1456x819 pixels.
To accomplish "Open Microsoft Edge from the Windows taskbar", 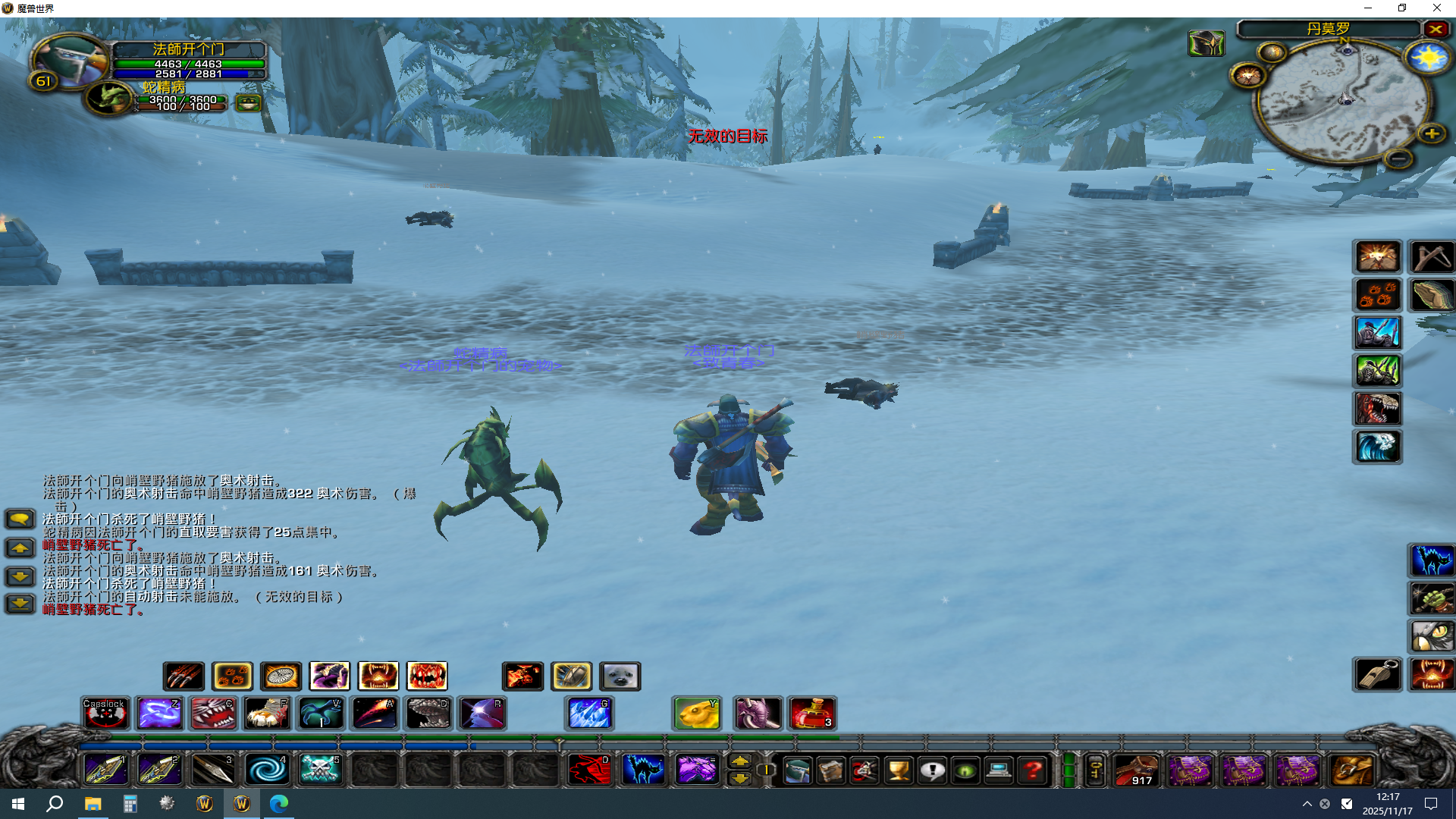I will point(278,804).
